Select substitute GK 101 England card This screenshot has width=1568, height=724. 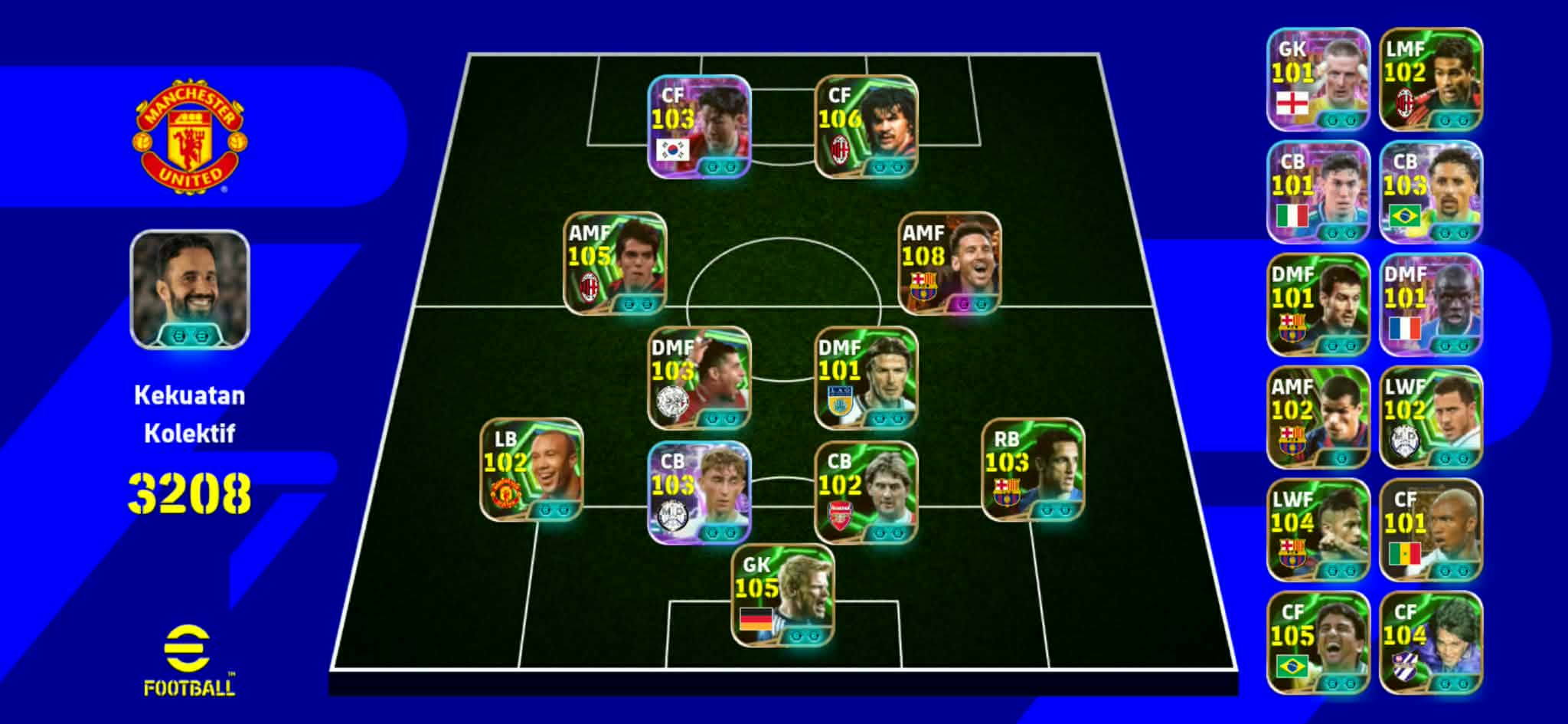click(1318, 80)
